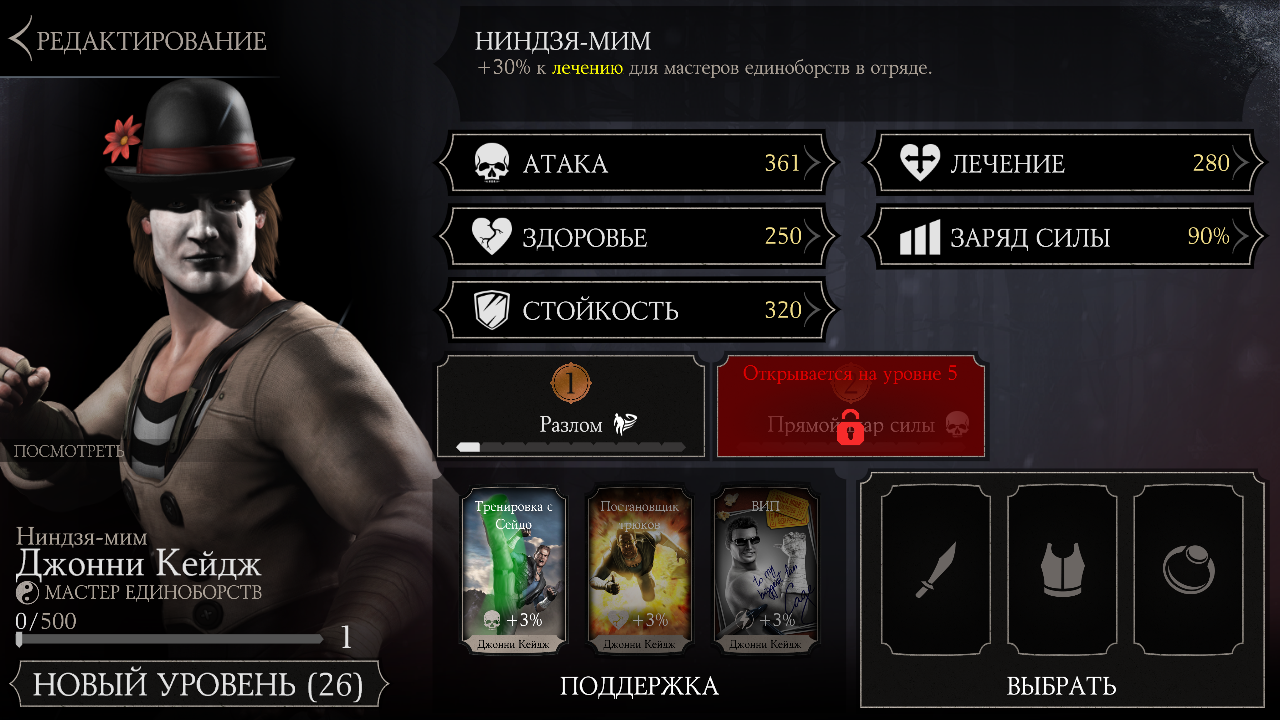Click Посмотреть to view the character
This screenshot has height=720, width=1280.
(68, 450)
